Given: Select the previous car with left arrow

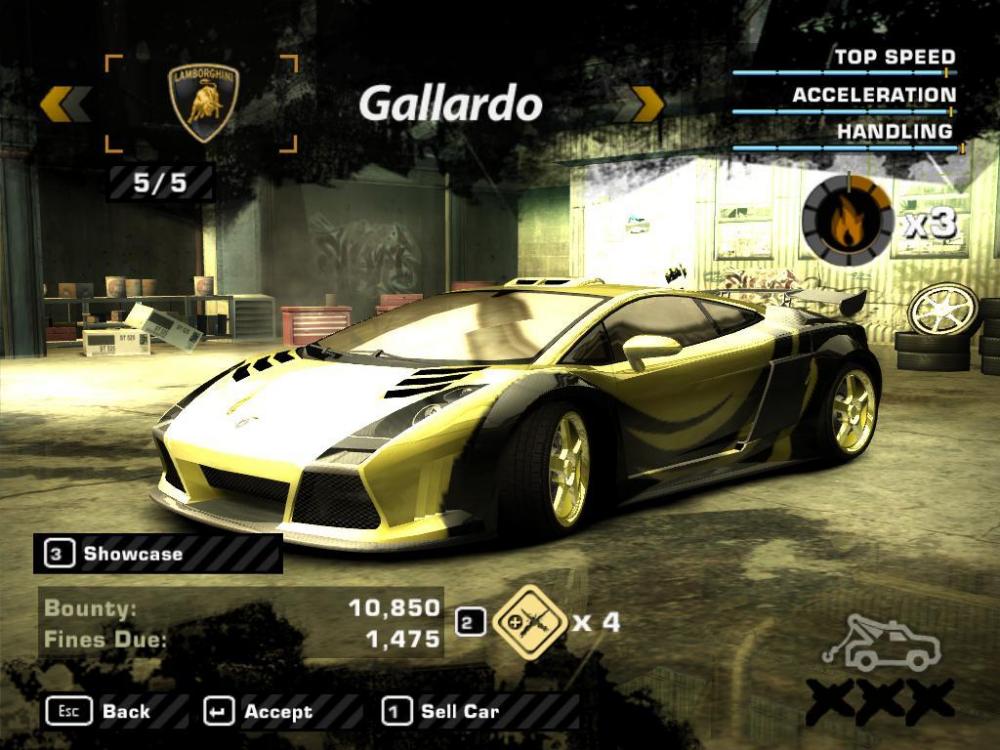Looking at the screenshot, I should (x=66, y=104).
